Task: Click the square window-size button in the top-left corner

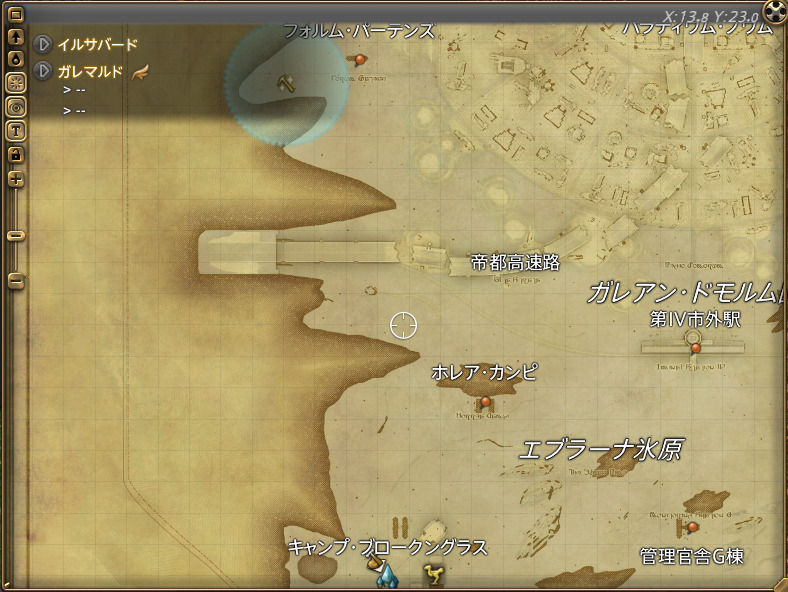Action: pos(16,15)
